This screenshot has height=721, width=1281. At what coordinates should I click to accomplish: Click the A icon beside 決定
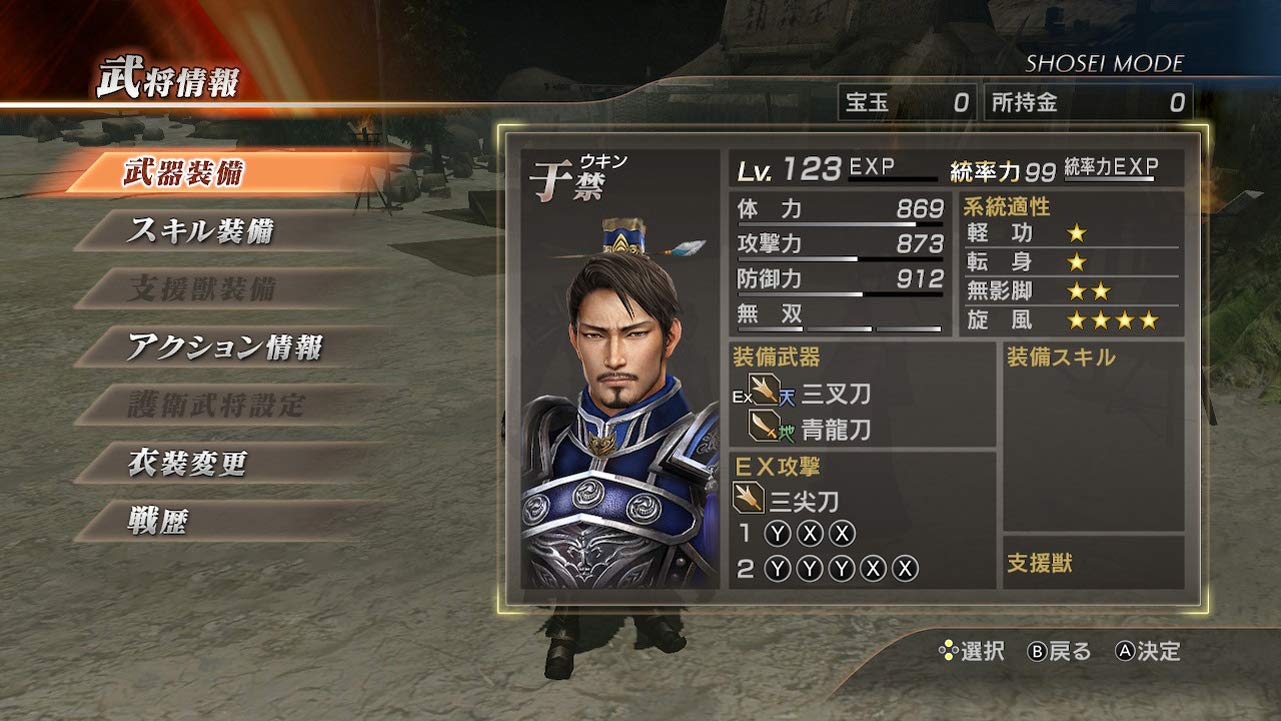(x=1125, y=651)
